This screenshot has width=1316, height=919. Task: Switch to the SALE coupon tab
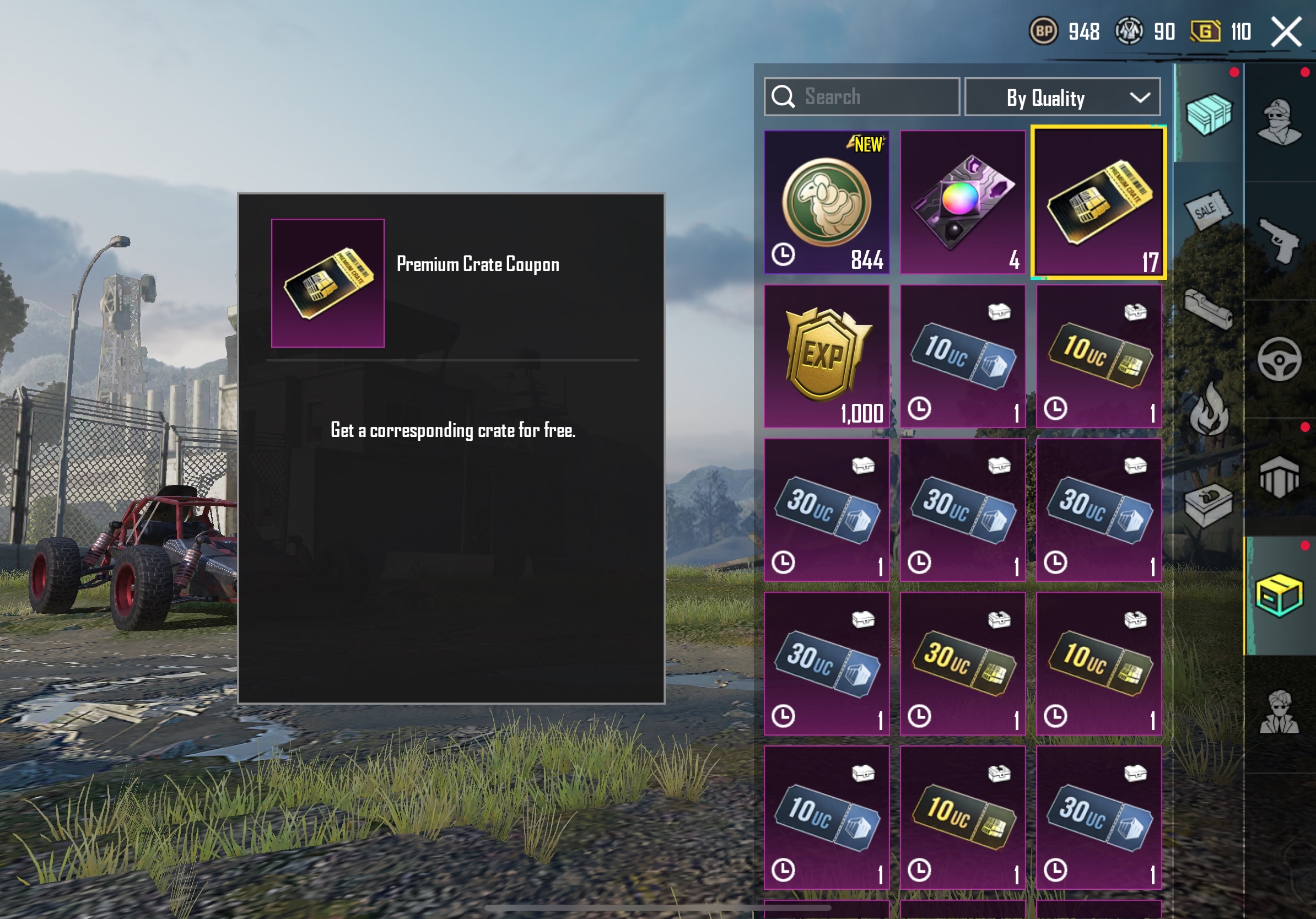(1207, 210)
